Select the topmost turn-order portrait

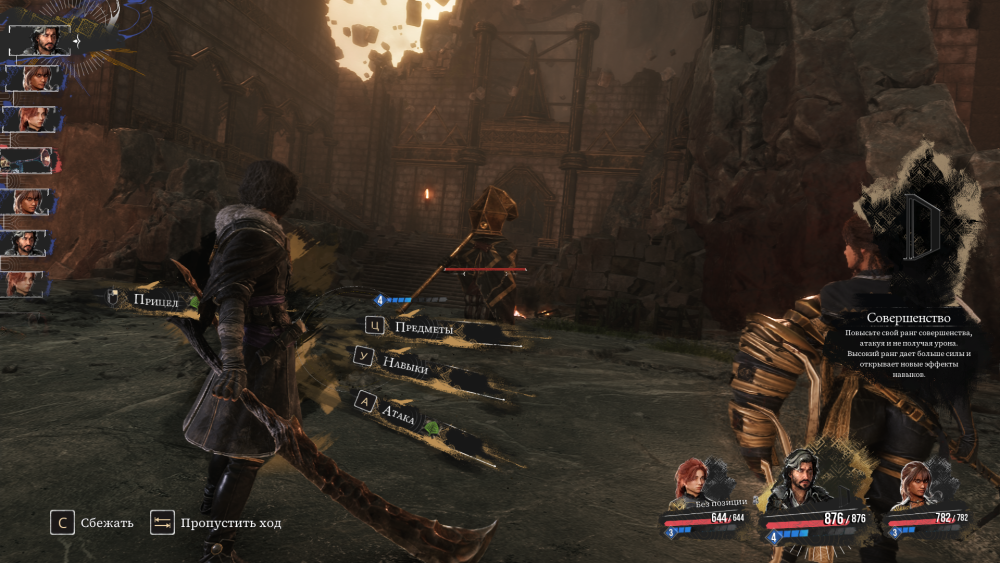(x=41, y=40)
